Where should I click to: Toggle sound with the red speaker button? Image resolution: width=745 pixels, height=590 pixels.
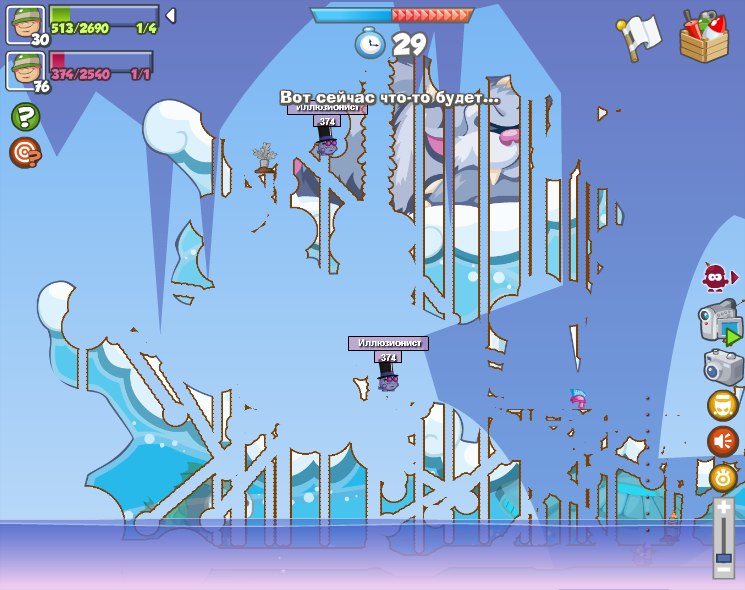(x=722, y=441)
